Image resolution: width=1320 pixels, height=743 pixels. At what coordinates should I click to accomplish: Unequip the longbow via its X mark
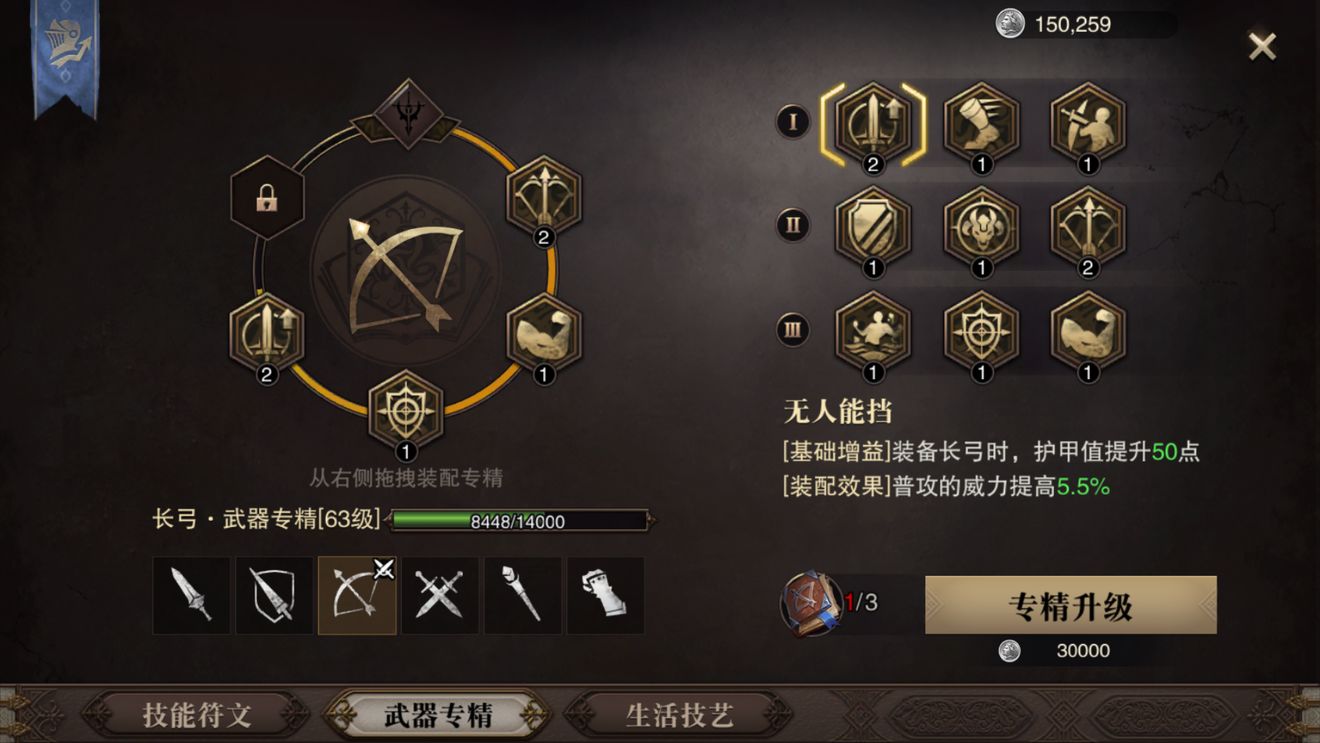pyautogui.click(x=382, y=567)
